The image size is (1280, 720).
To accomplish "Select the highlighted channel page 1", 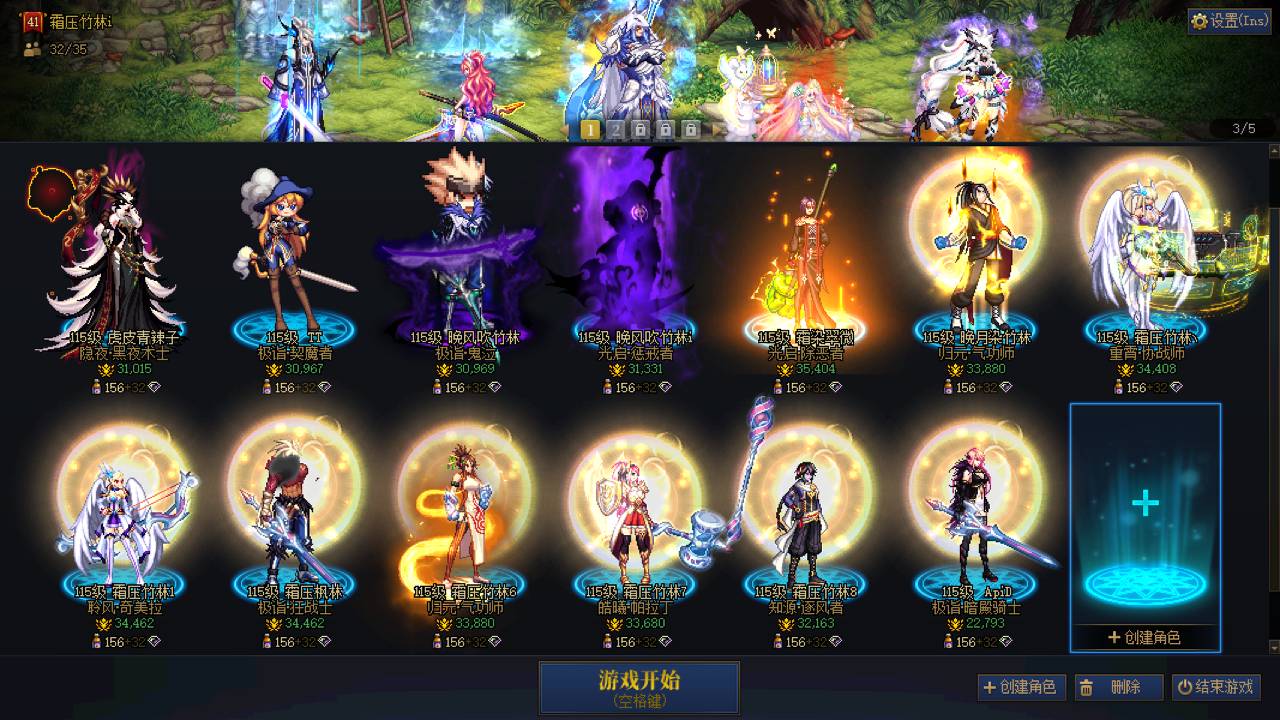I will (x=590, y=129).
